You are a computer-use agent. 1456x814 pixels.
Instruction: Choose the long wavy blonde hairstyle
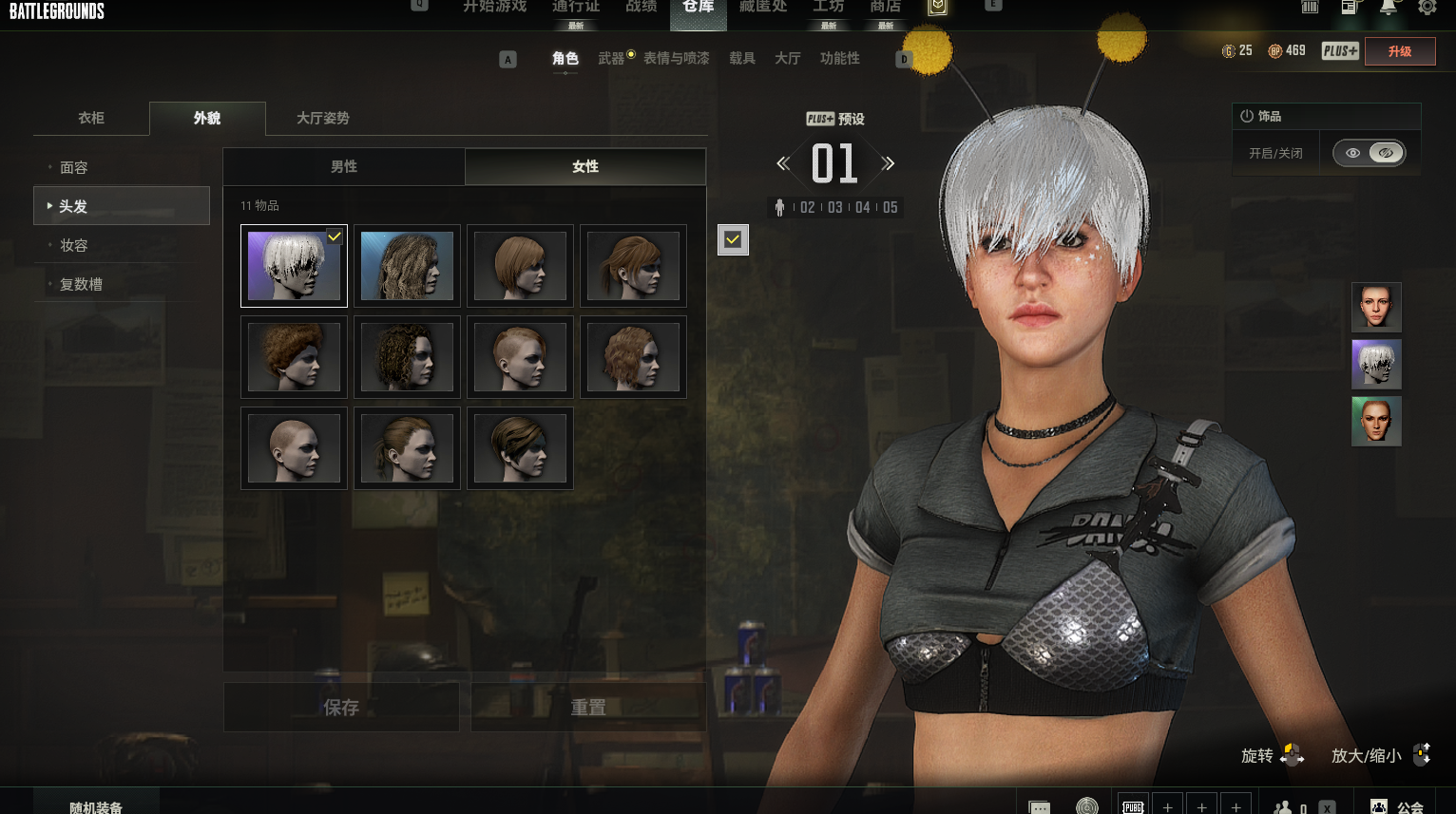pyautogui.click(x=407, y=266)
